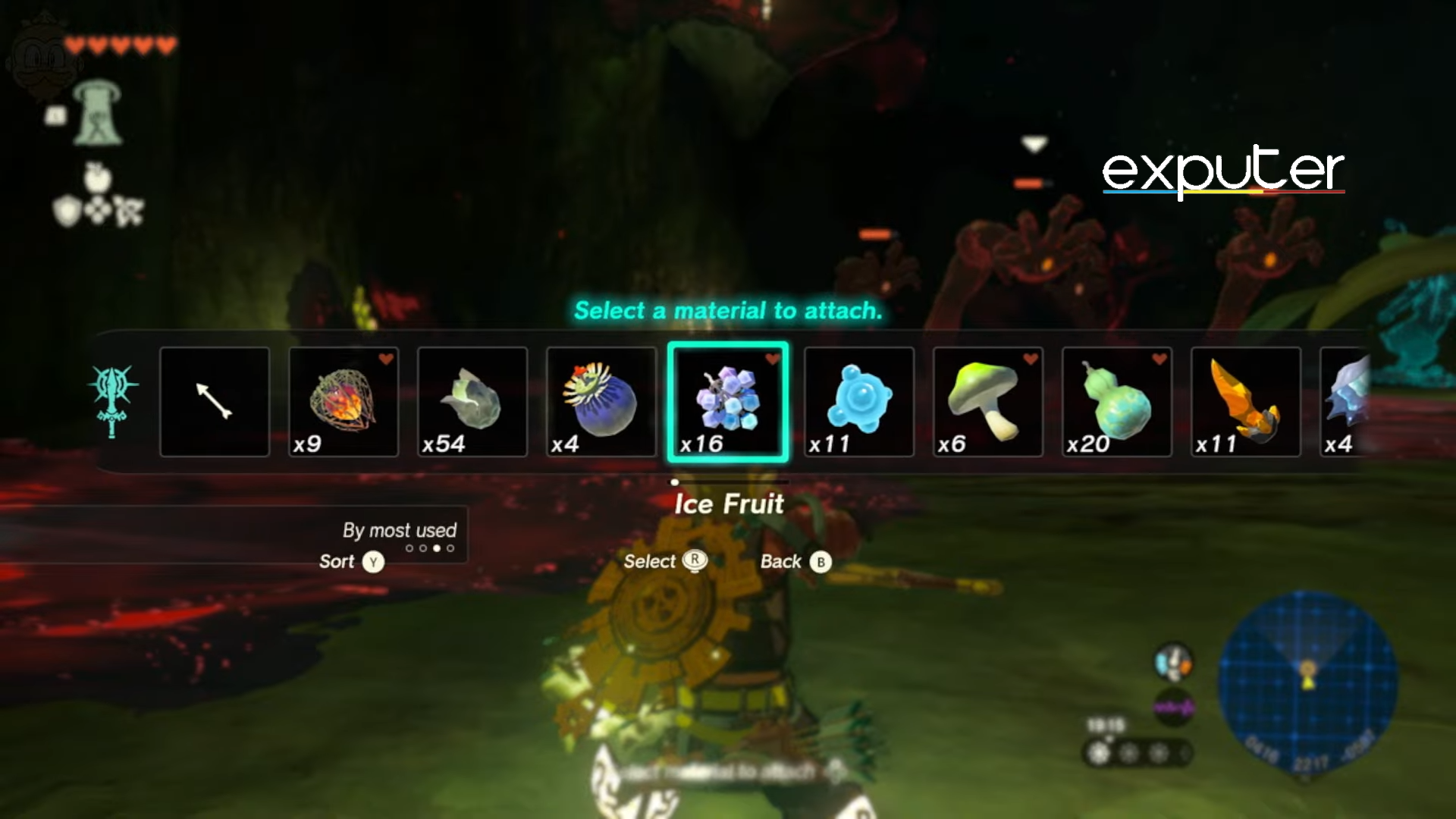Select the x4 Bomb Flower
Viewport: 1456px width, 819px height.
(x=601, y=402)
